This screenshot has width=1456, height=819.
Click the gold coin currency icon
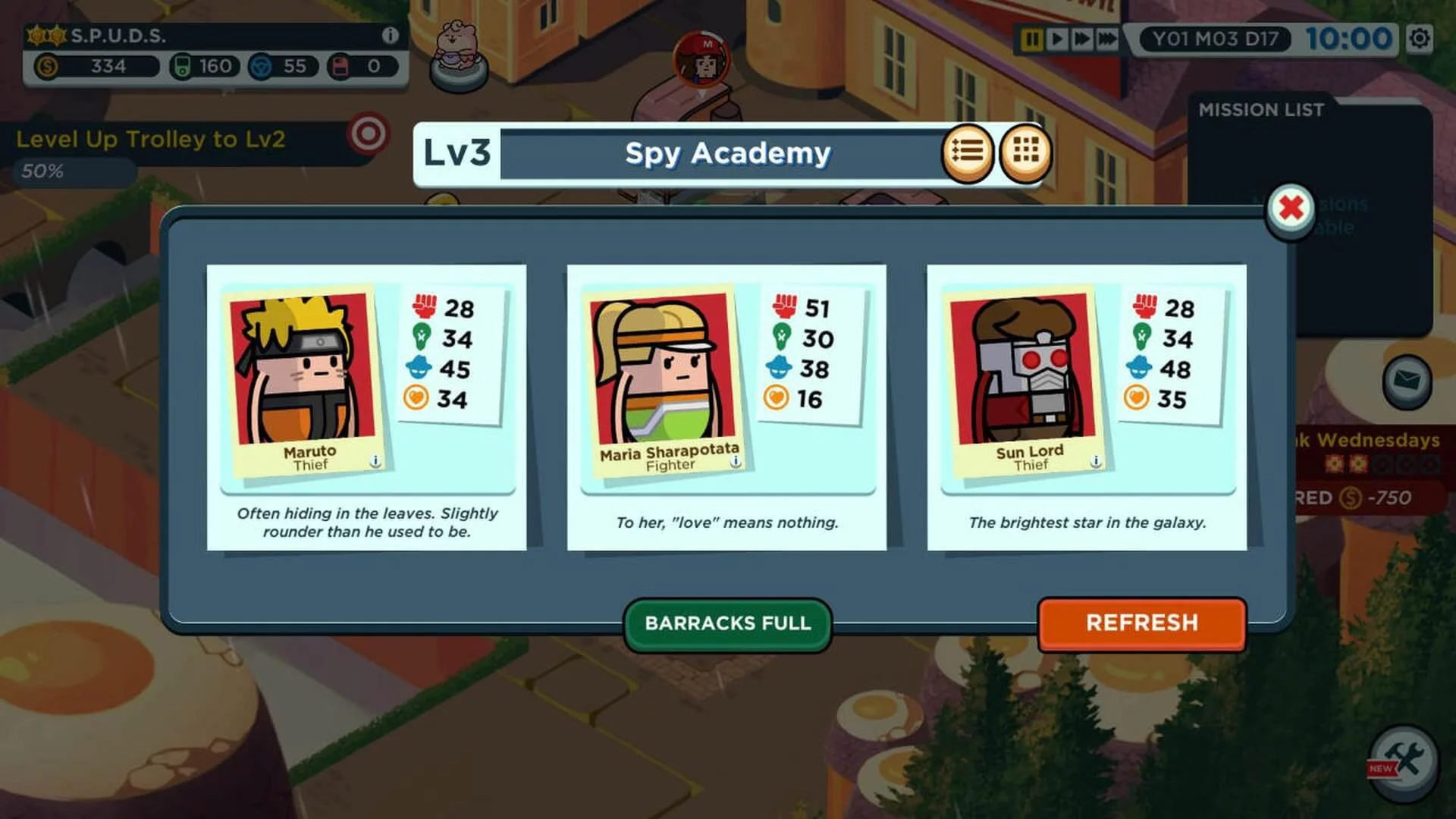pyautogui.click(x=47, y=67)
